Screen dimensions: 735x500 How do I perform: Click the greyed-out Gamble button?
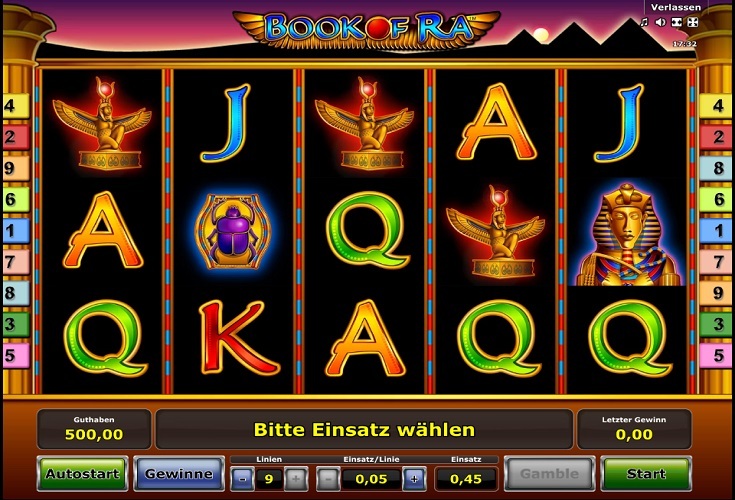tap(548, 474)
